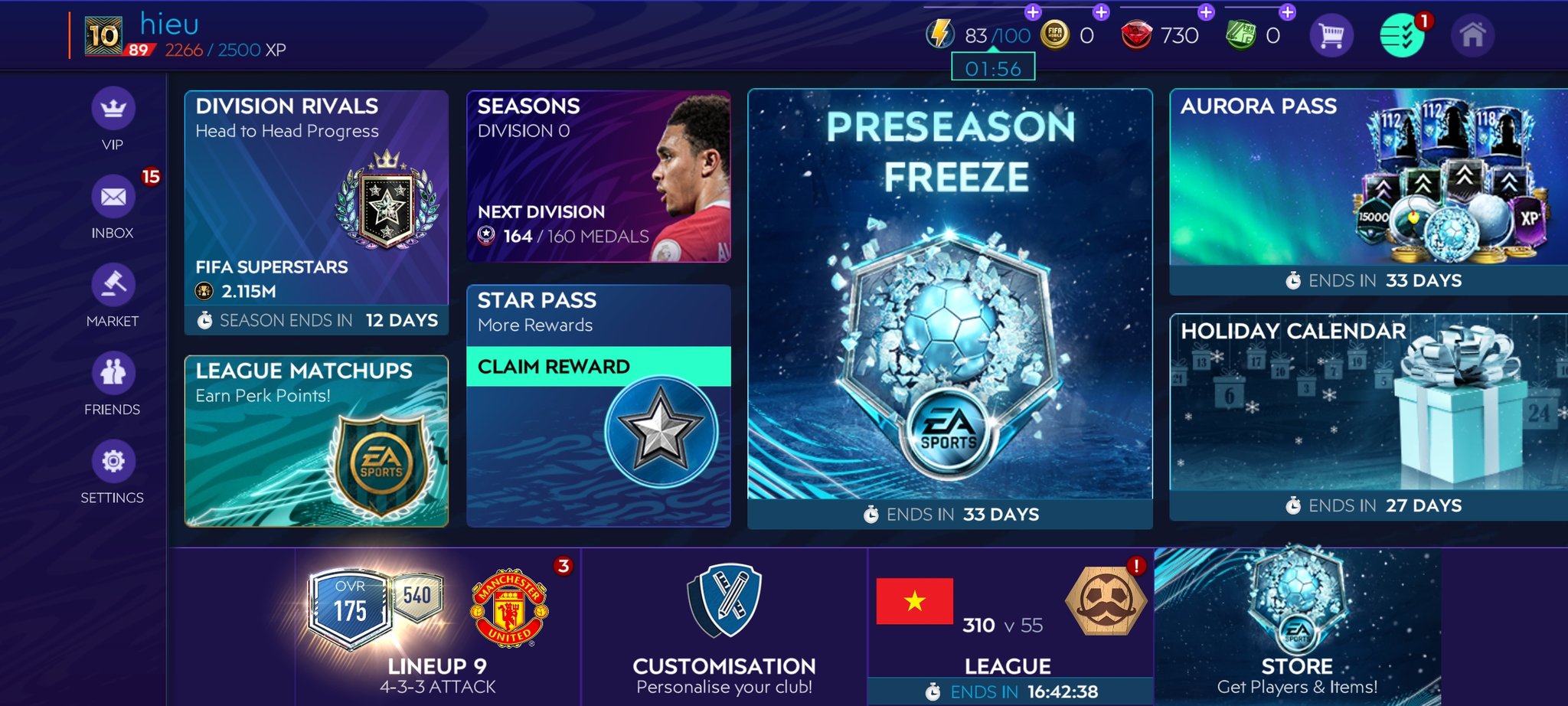Open the Preseason Freeze event
Image resolution: width=1568 pixels, height=706 pixels.
pyautogui.click(x=949, y=306)
